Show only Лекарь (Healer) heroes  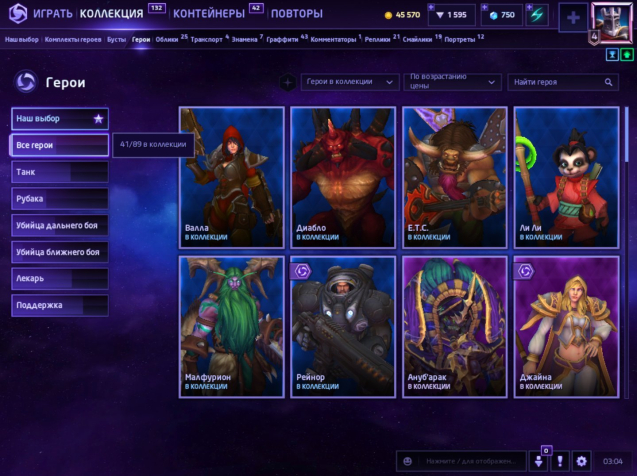pos(59,278)
